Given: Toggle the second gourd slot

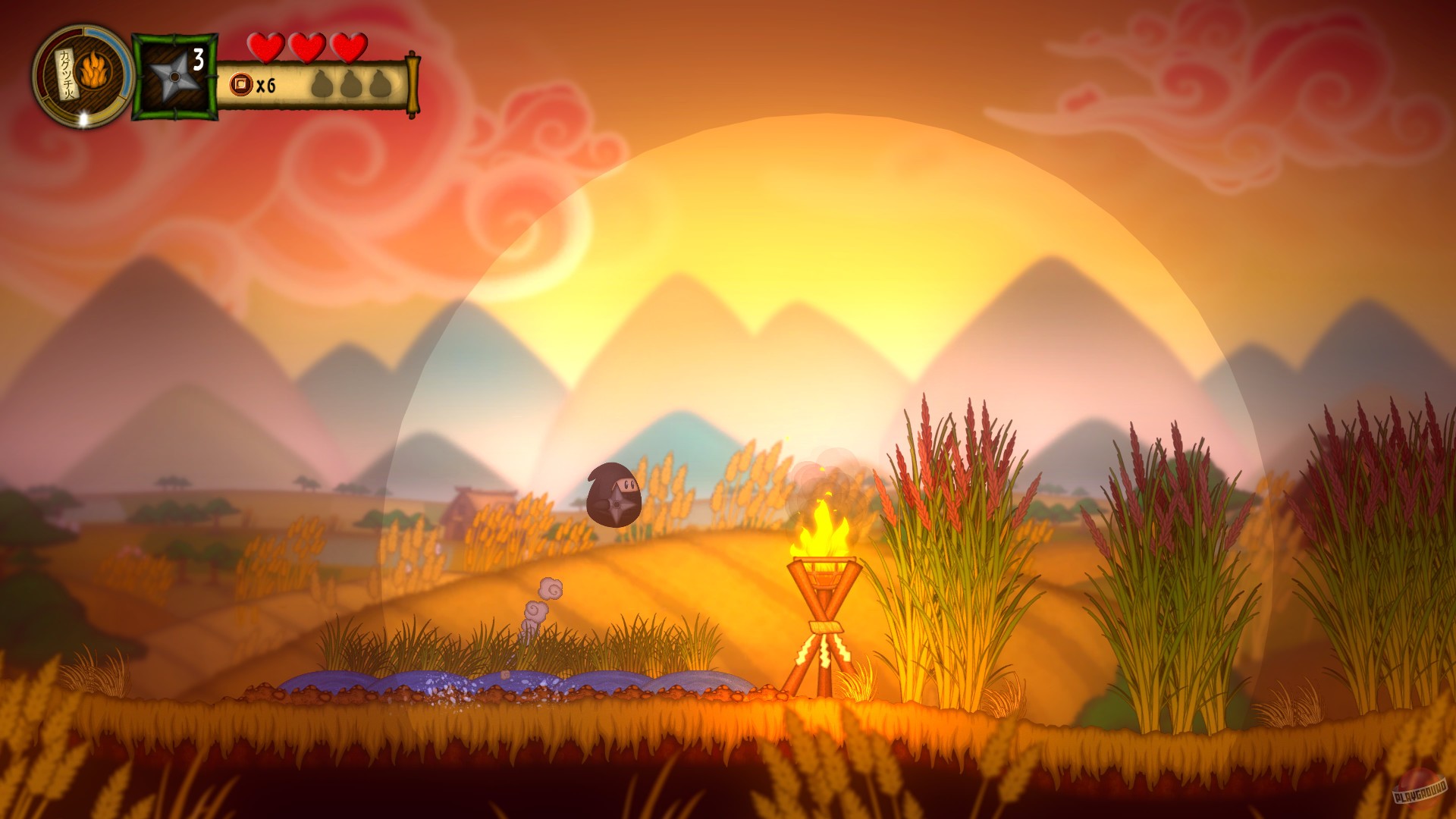Looking at the screenshot, I should [x=352, y=83].
